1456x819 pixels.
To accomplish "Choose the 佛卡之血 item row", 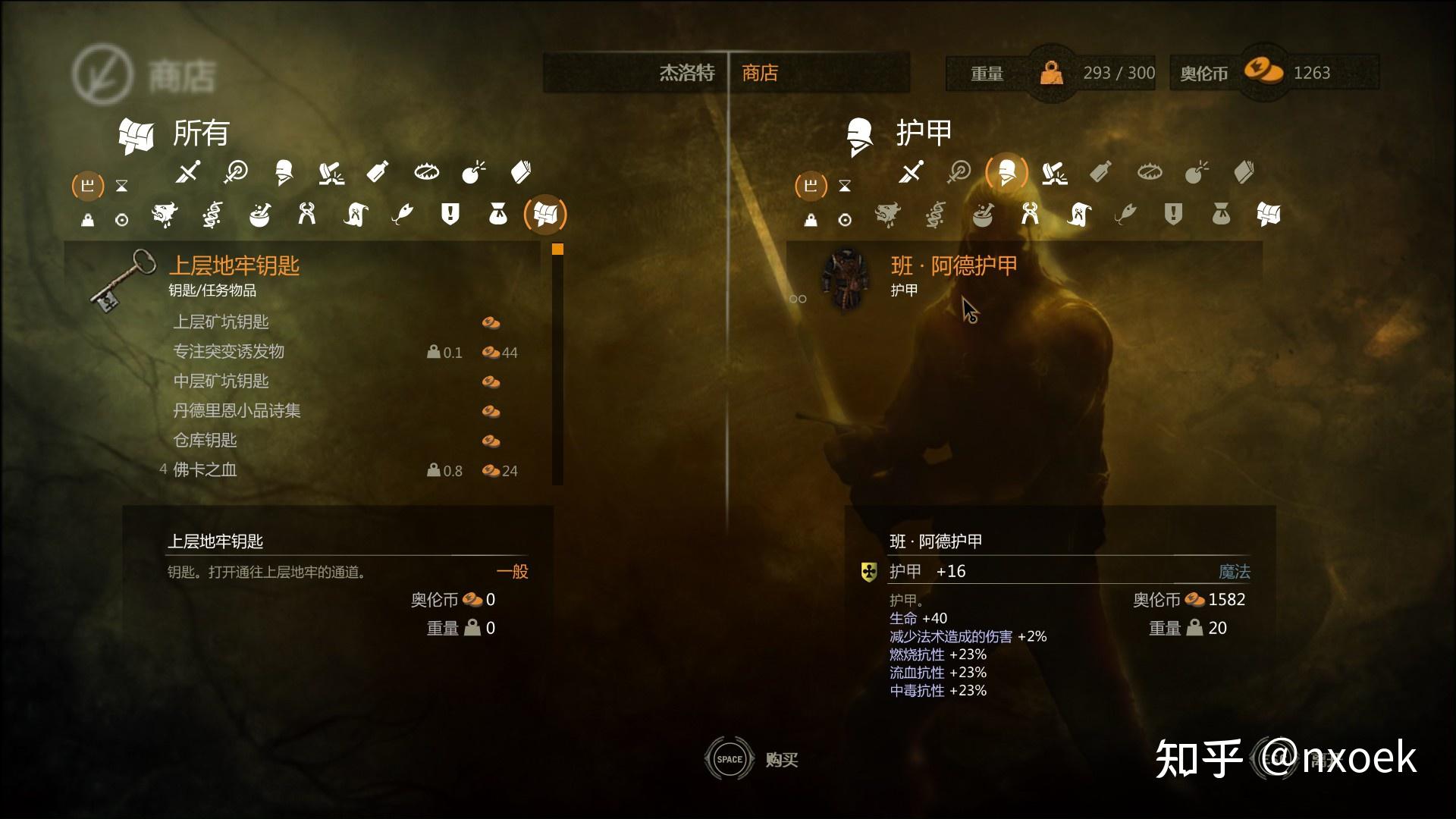I will pyautogui.click(x=205, y=470).
